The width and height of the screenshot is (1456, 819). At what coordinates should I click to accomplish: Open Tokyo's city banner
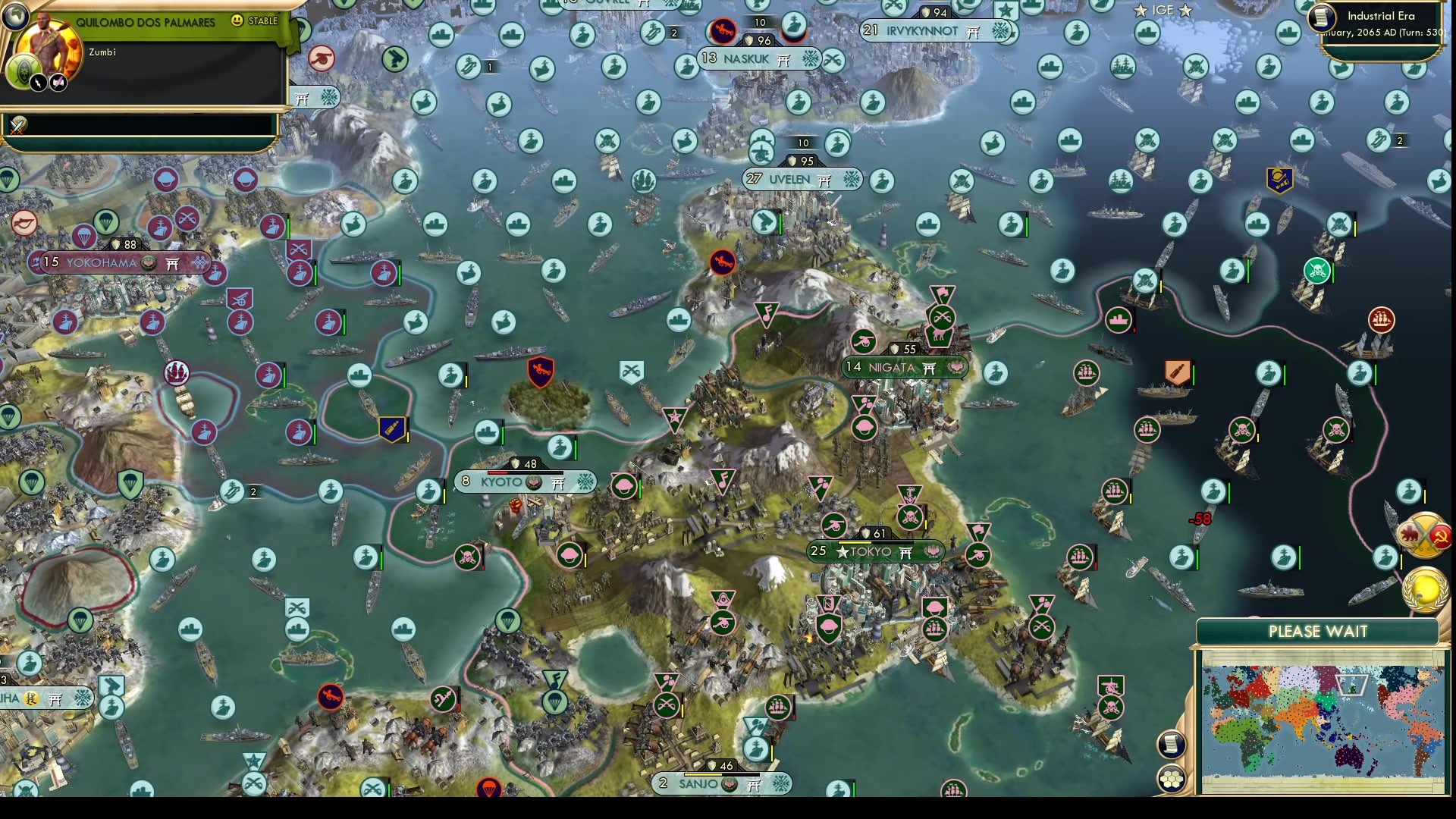tap(874, 553)
